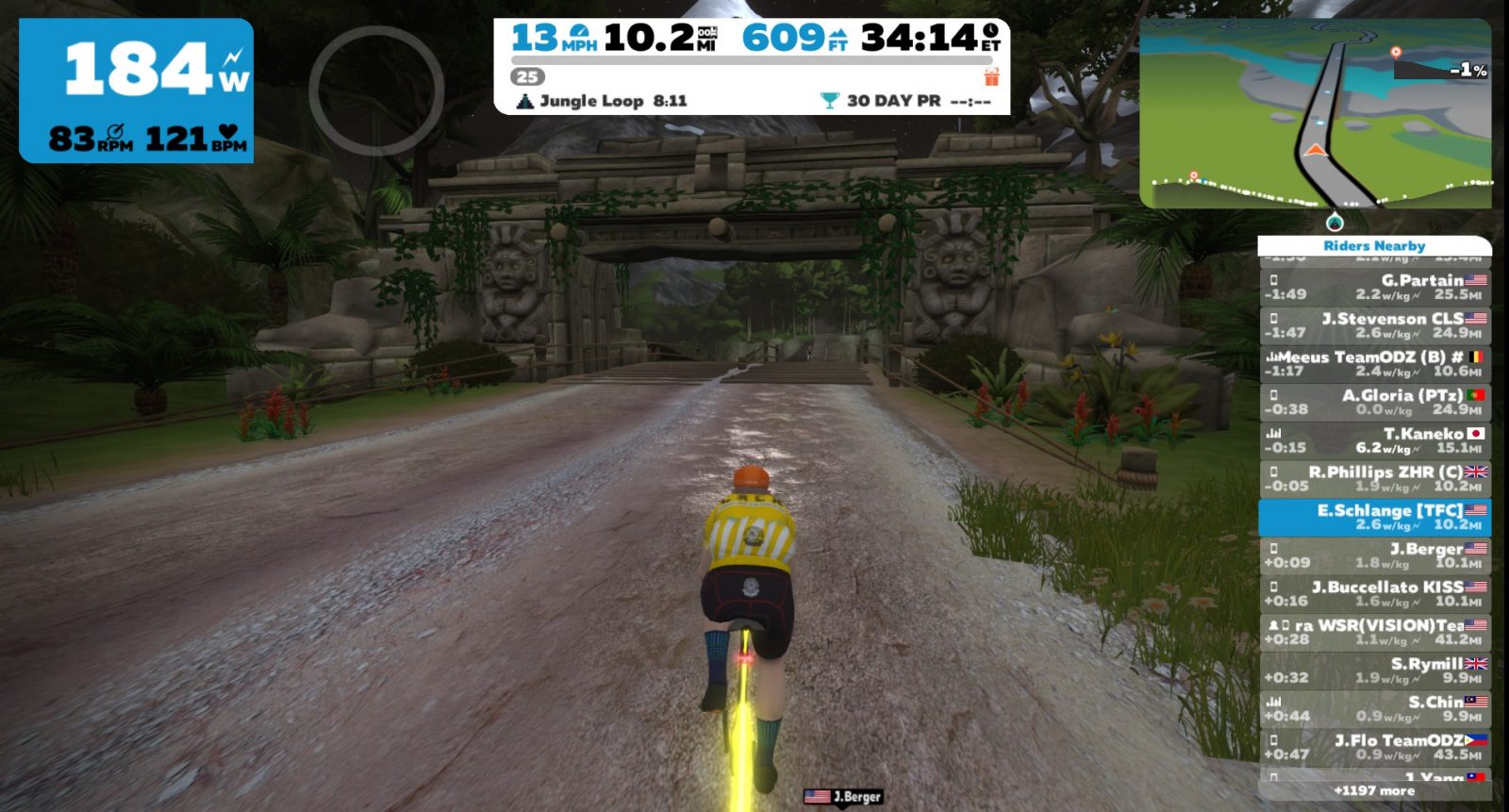
Task: Choose Meeus TeamODZ (B) rider row
Action: 1374,363
